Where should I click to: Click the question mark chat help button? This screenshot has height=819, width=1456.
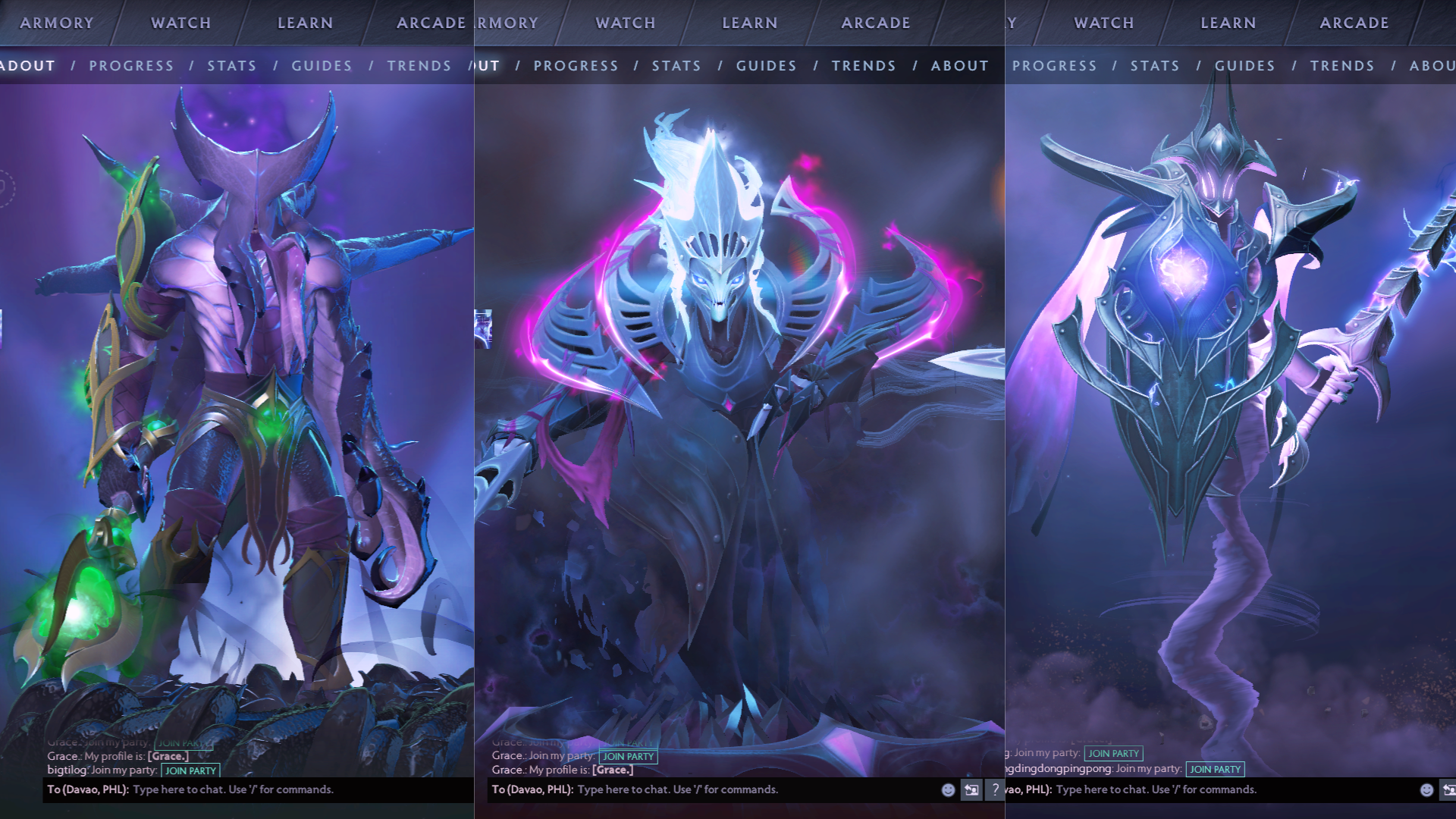click(x=995, y=789)
